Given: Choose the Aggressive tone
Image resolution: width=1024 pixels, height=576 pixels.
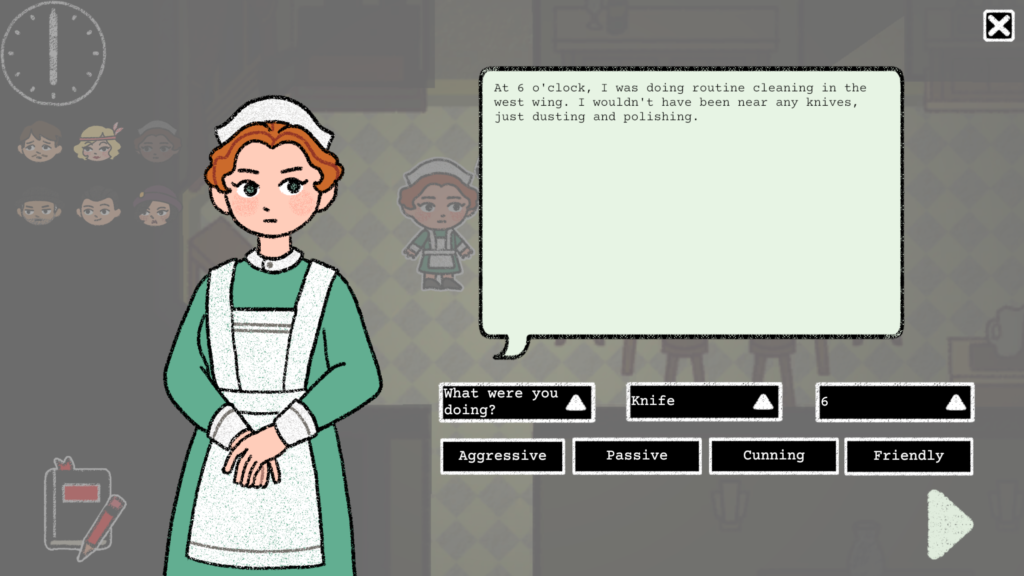Looking at the screenshot, I should point(502,456).
